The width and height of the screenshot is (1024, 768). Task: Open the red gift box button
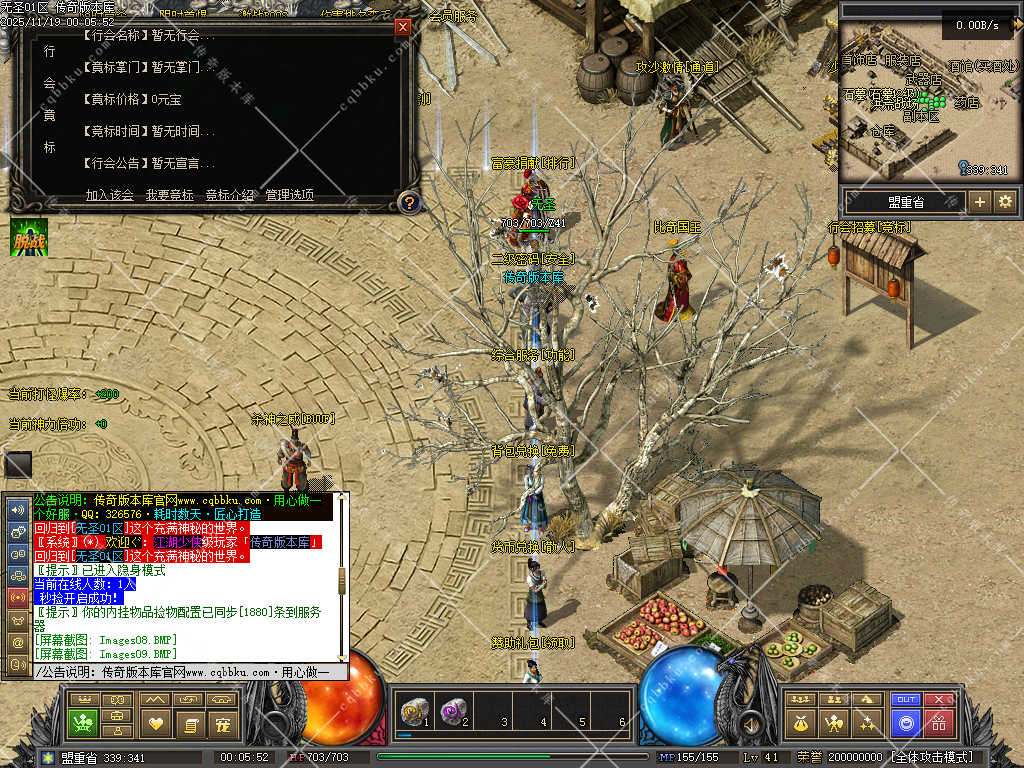(938, 722)
